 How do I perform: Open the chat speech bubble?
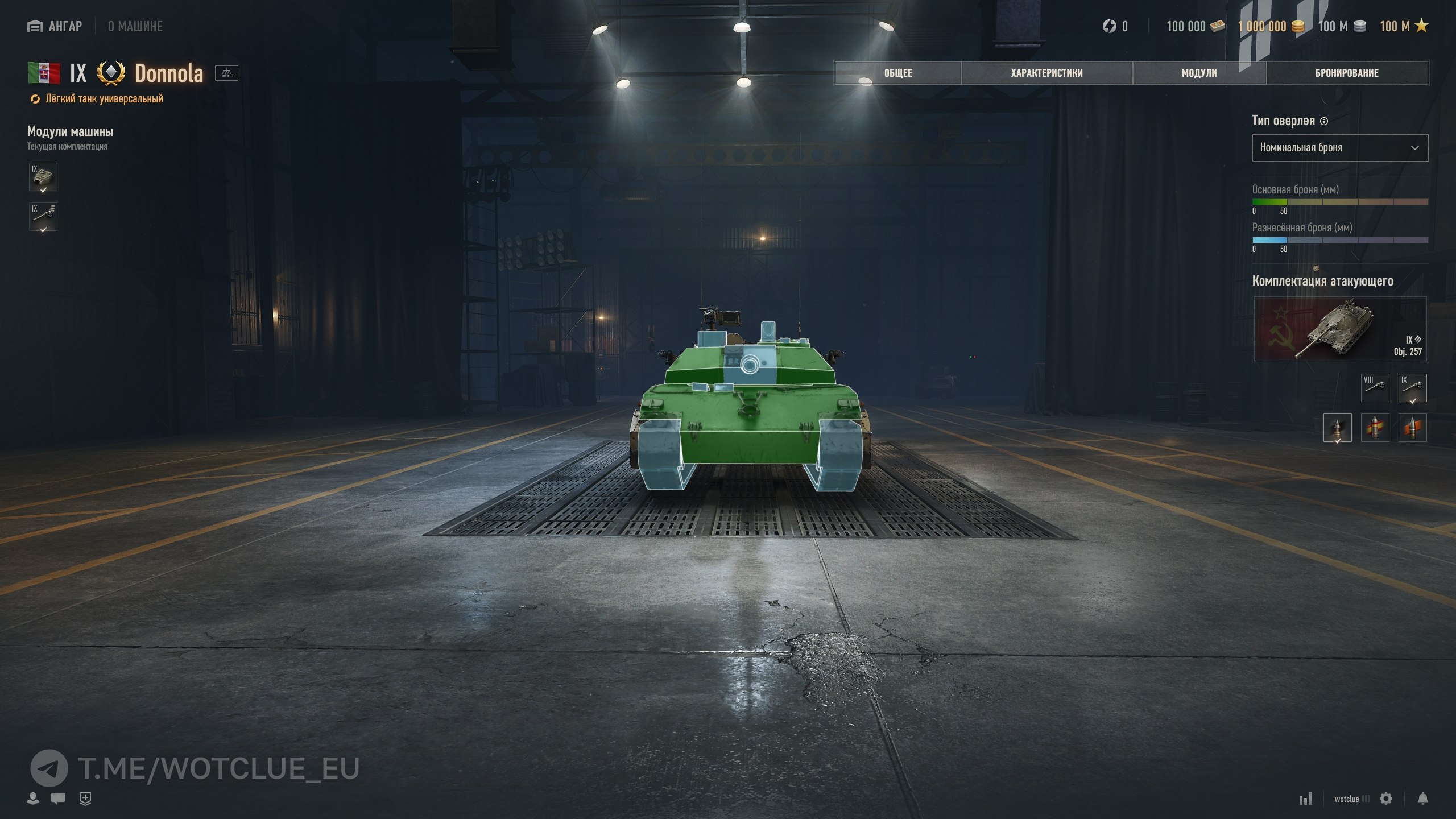click(x=57, y=799)
